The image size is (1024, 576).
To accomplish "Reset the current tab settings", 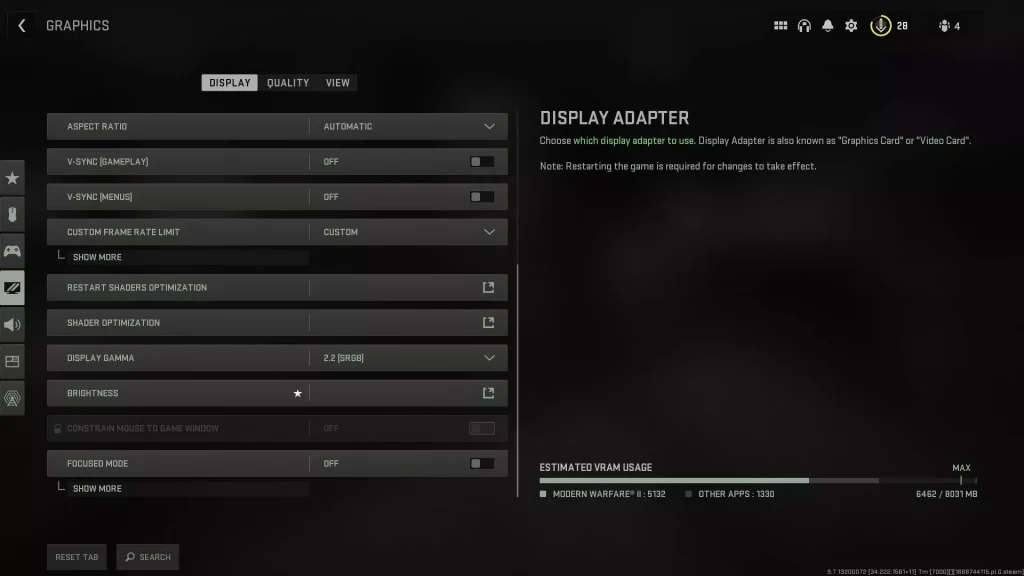I will (77, 557).
